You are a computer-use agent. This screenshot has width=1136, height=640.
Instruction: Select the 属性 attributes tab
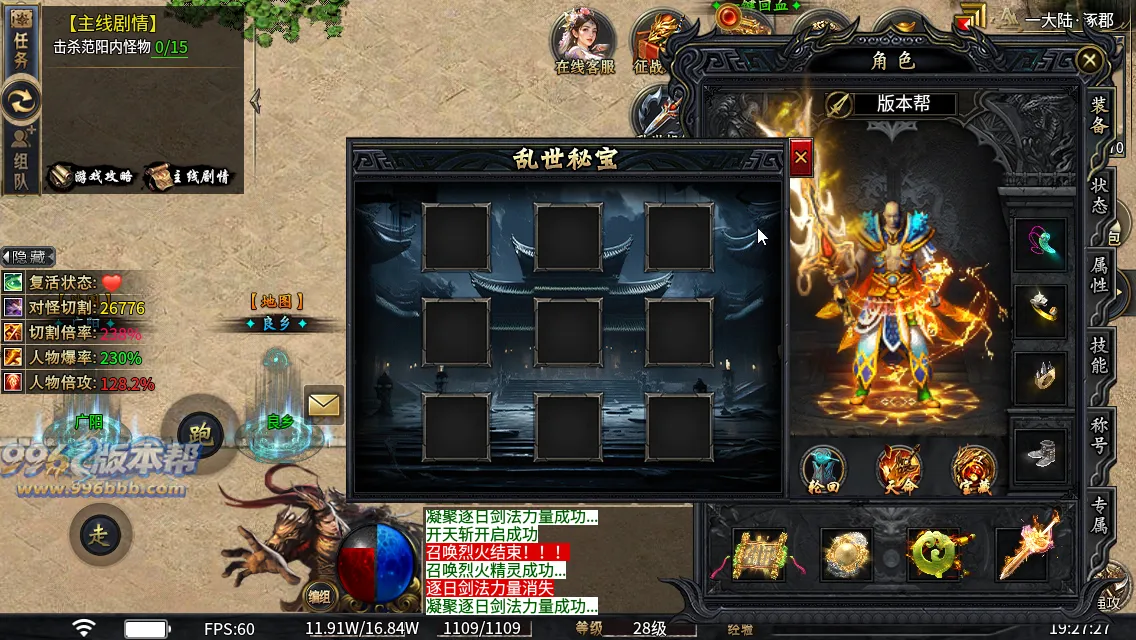click(x=1099, y=274)
